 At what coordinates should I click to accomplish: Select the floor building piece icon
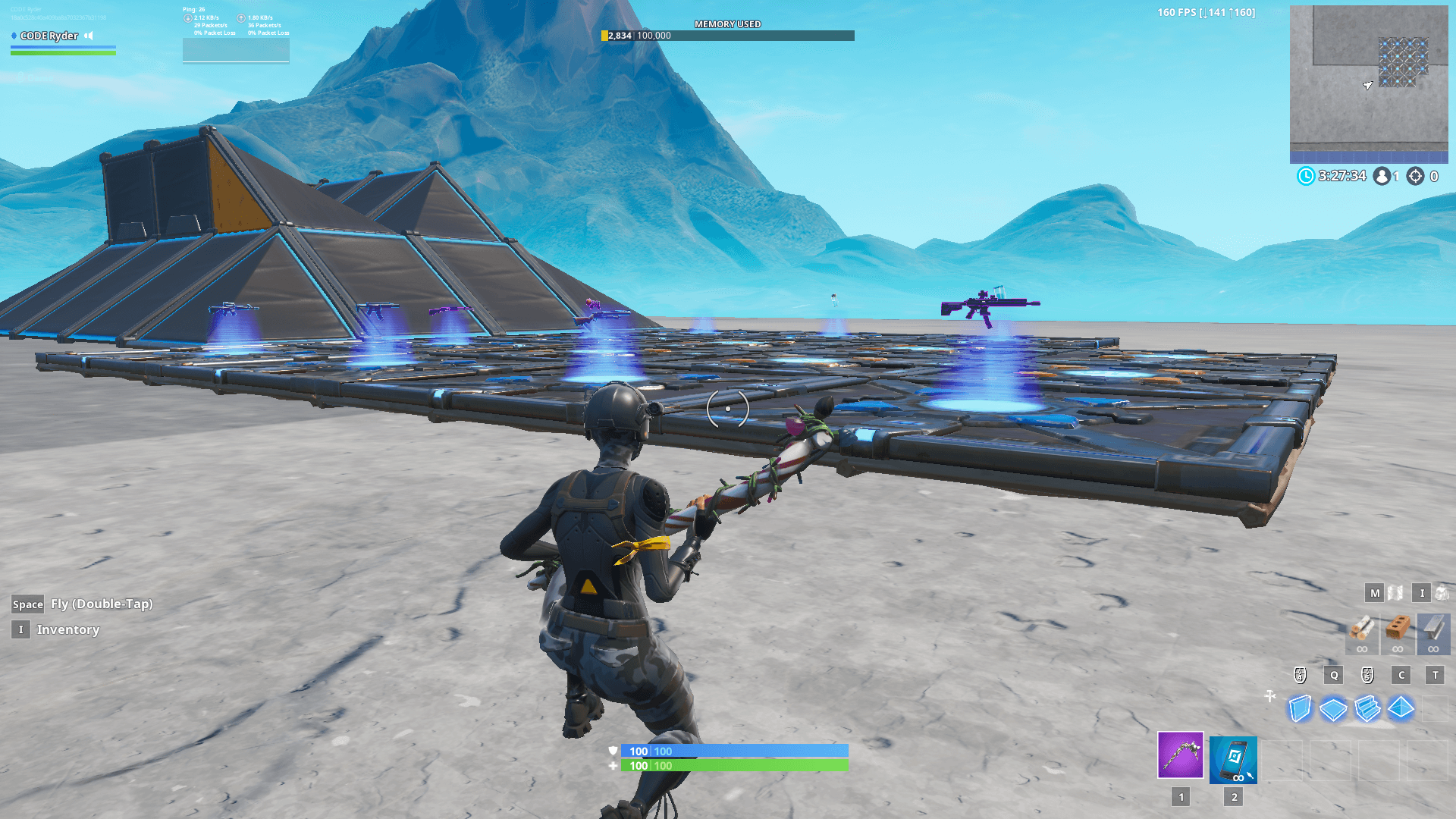coord(1333,709)
